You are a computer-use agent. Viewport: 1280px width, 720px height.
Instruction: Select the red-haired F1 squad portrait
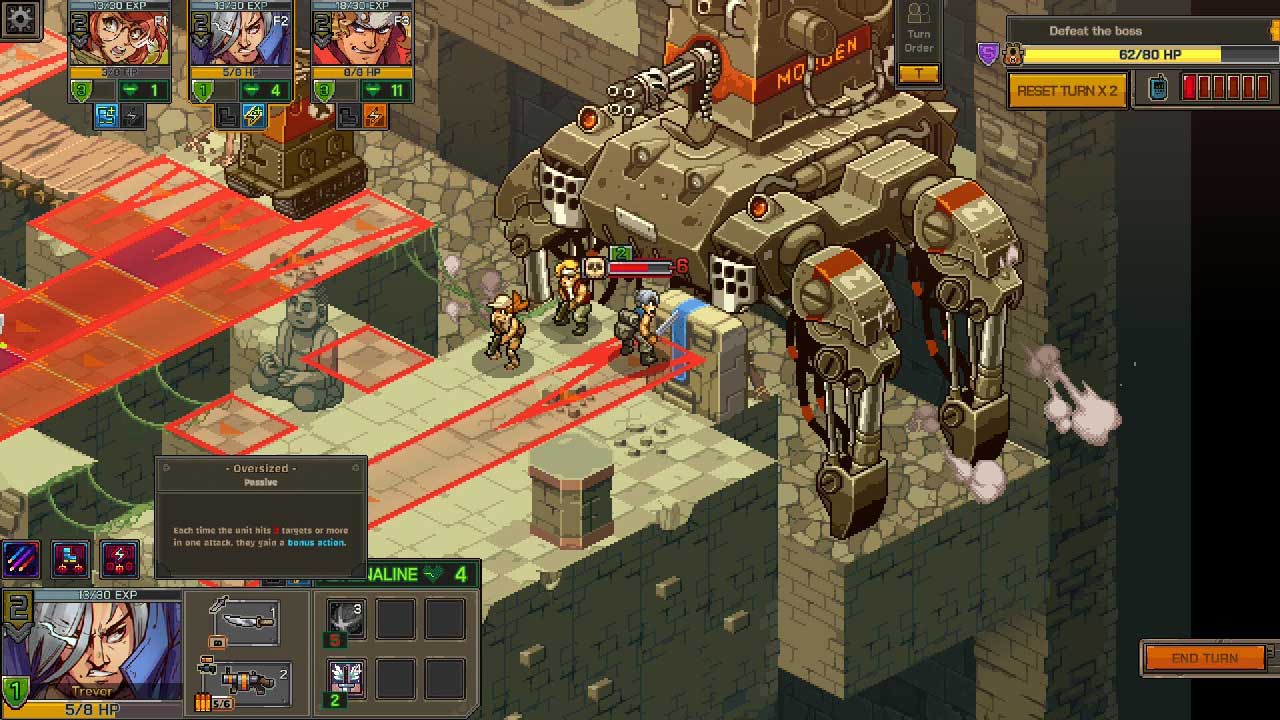click(119, 40)
